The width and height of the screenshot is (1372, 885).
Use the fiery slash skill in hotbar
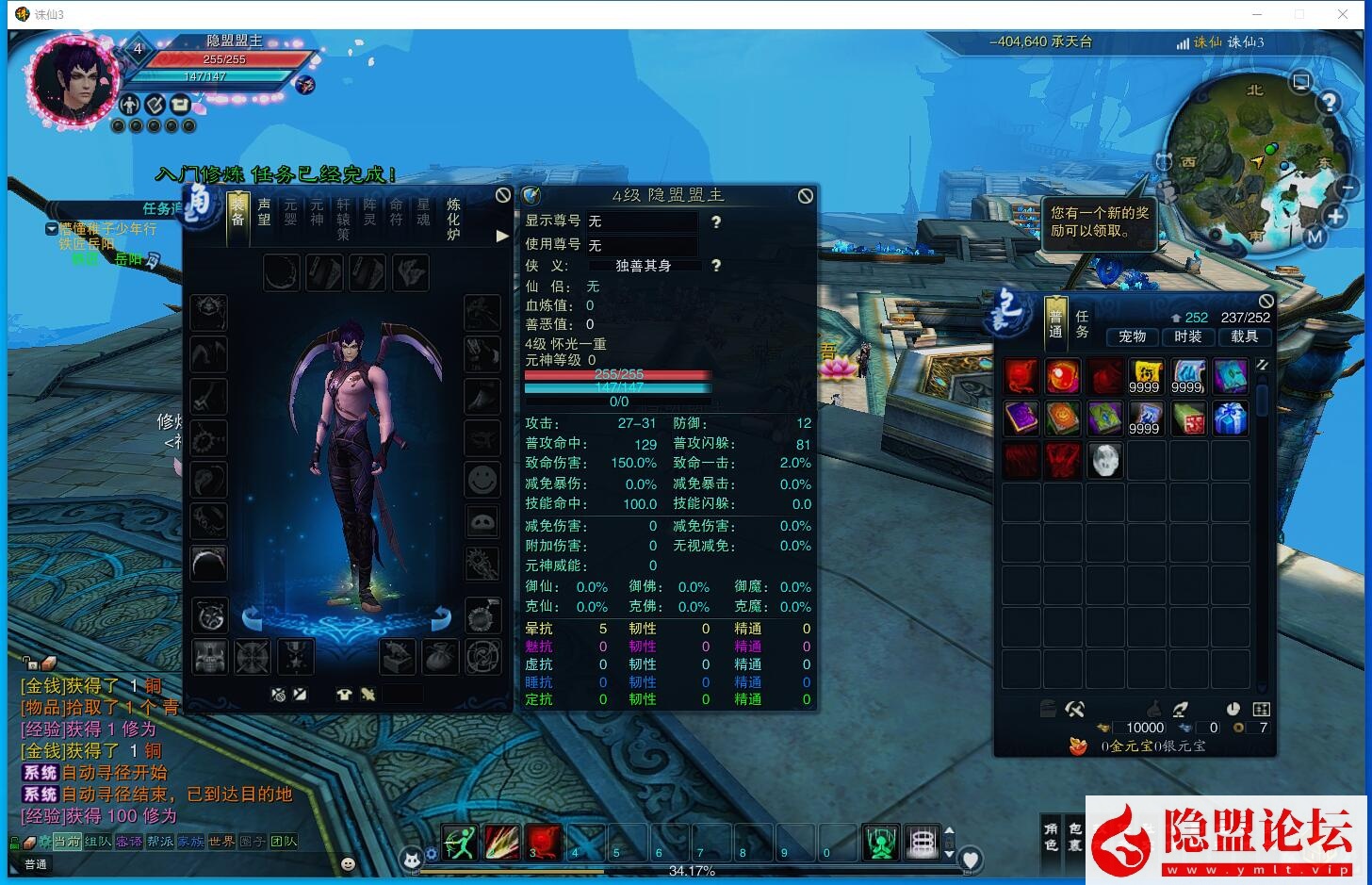501,842
